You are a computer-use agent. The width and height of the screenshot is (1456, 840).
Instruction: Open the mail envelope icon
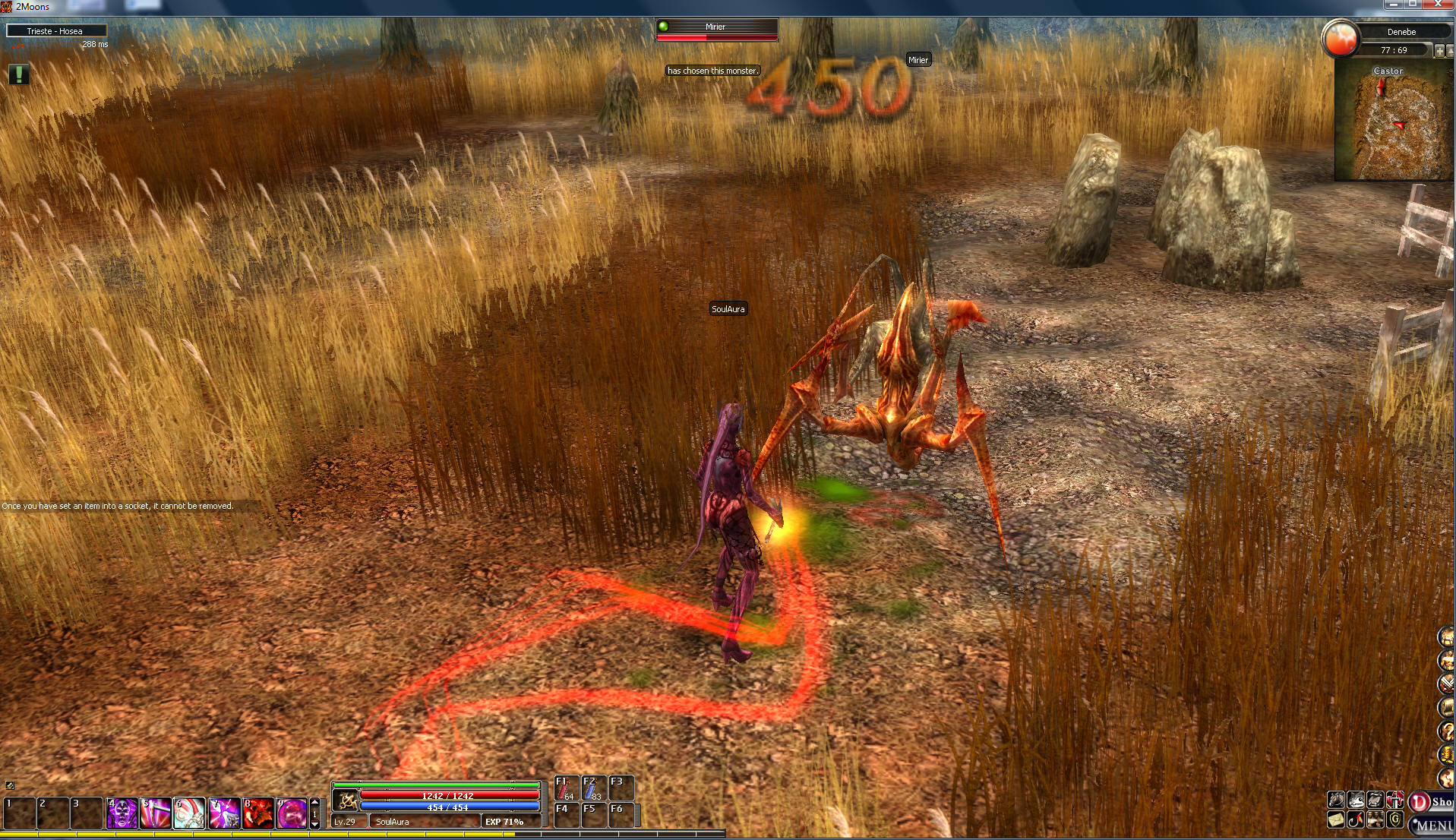(x=1336, y=820)
